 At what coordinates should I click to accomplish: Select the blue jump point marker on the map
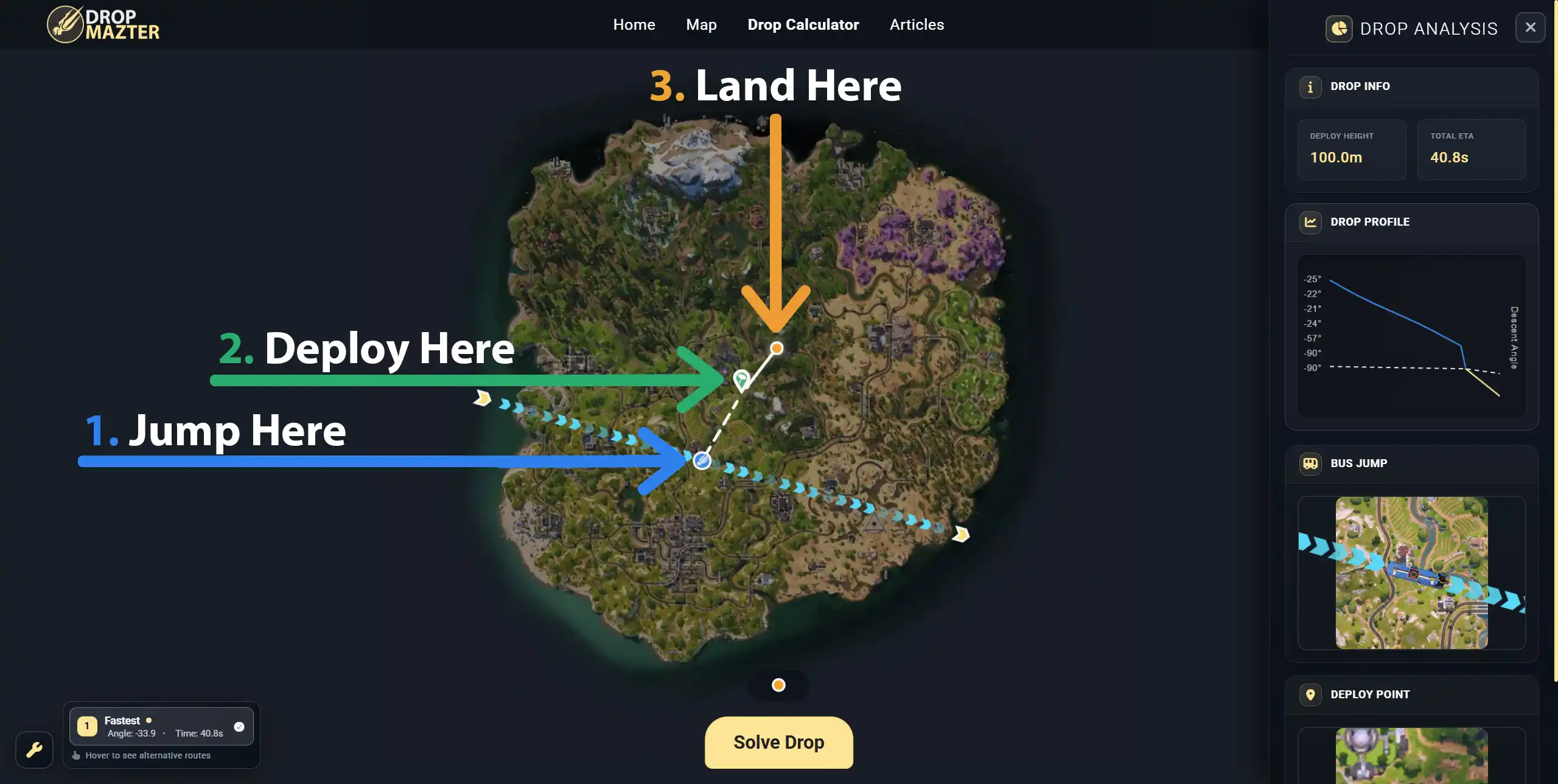point(701,461)
